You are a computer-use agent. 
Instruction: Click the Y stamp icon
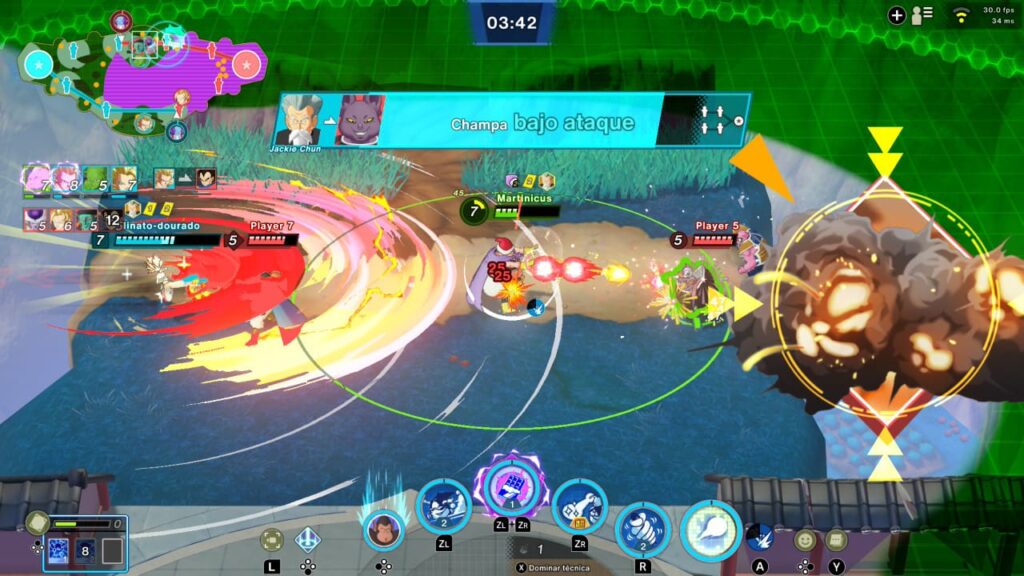pos(836,540)
